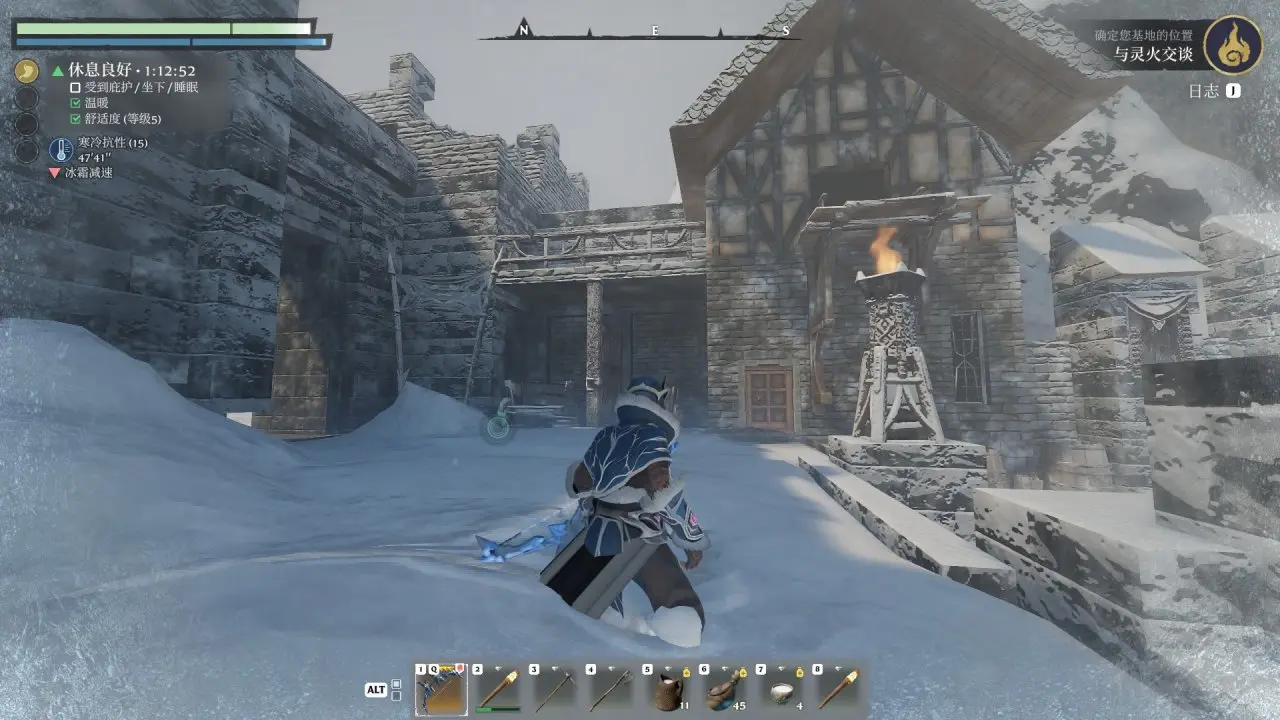Screen dimensions: 1280x720
Task: Equip the torch in hotbar slot 8
Action: tap(838, 687)
